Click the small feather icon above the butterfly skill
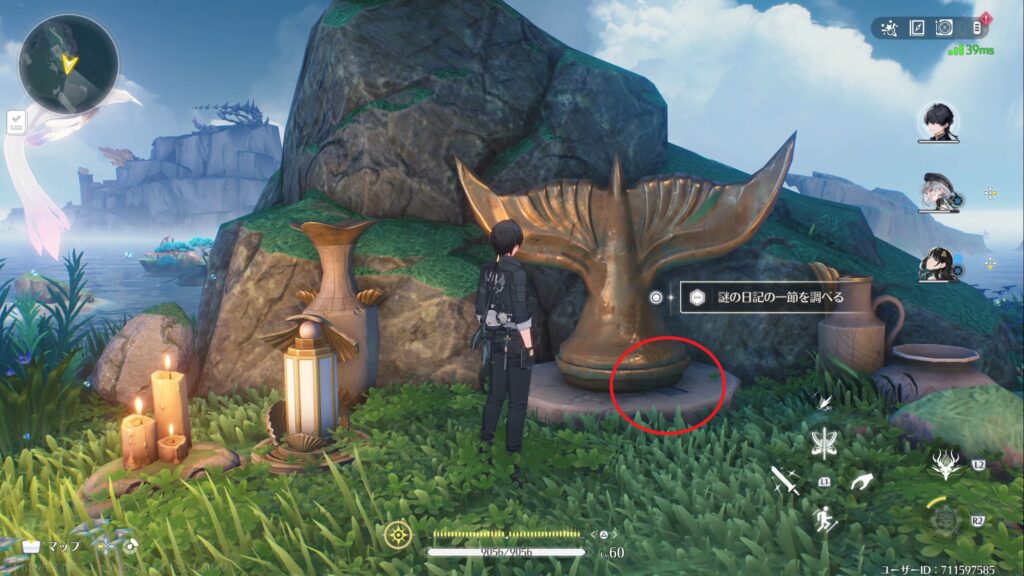The height and width of the screenshot is (576, 1024). tap(824, 401)
